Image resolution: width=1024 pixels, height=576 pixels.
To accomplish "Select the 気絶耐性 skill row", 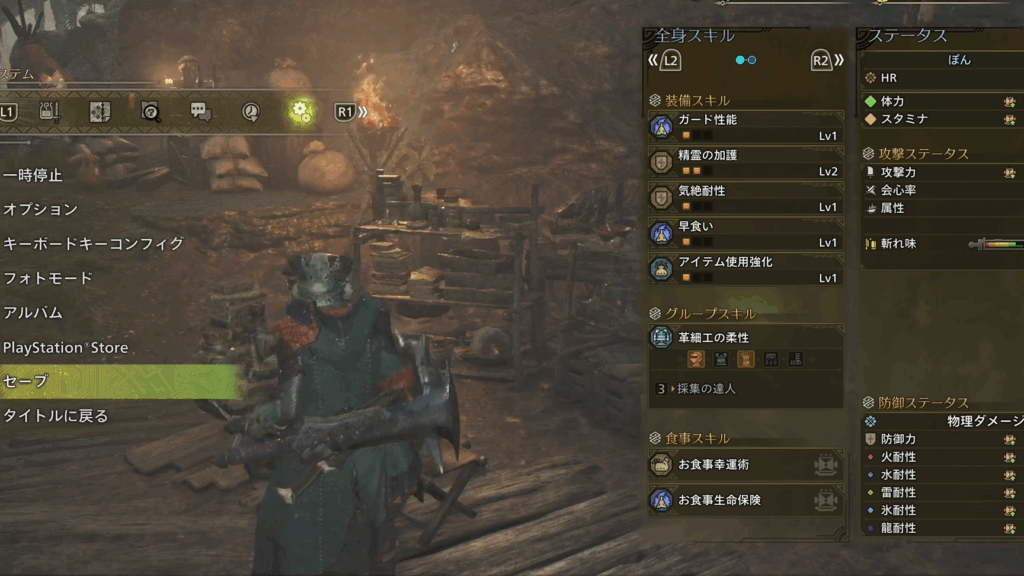I will pyautogui.click(x=745, y=197).
